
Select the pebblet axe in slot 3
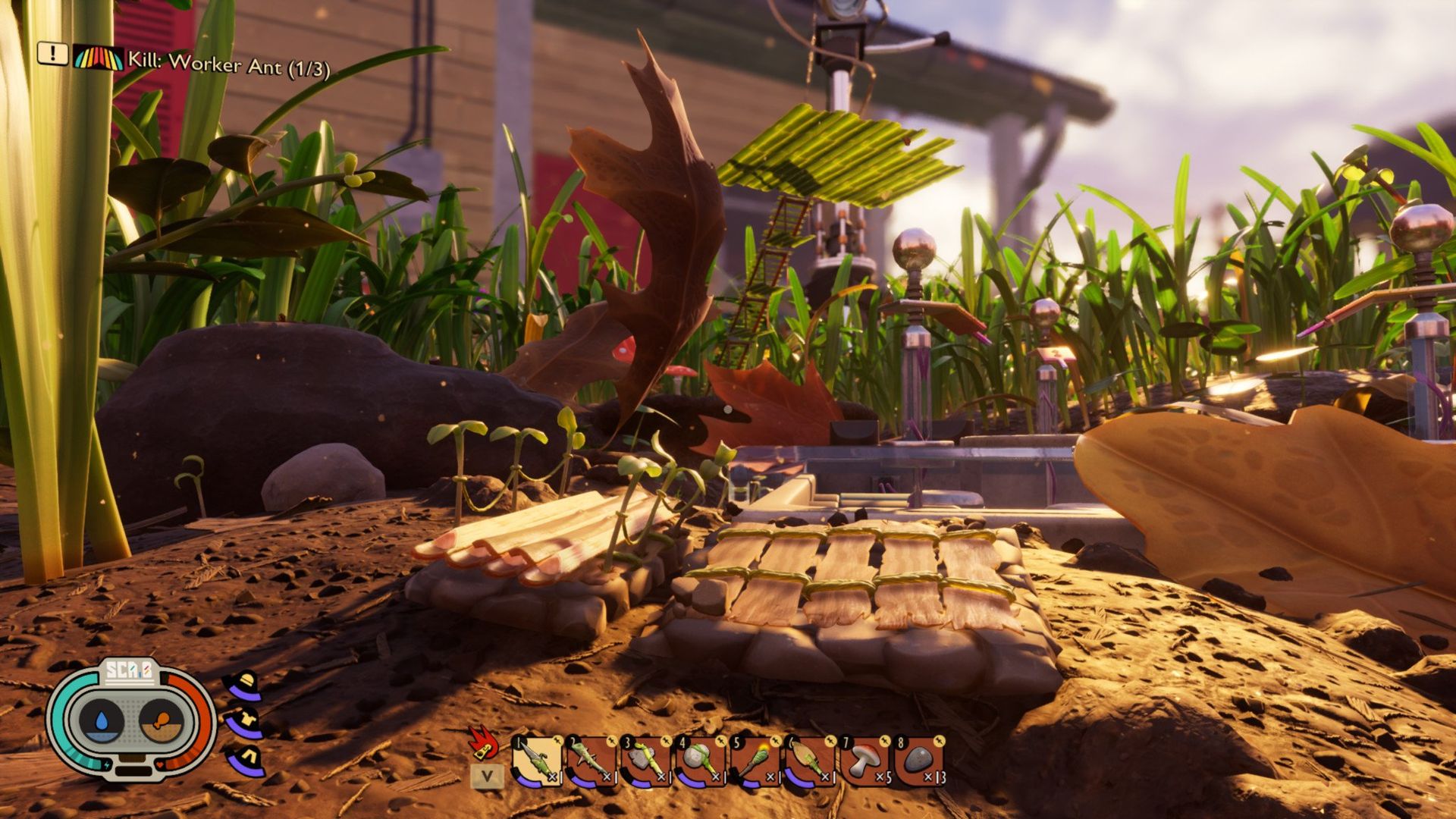648,758
